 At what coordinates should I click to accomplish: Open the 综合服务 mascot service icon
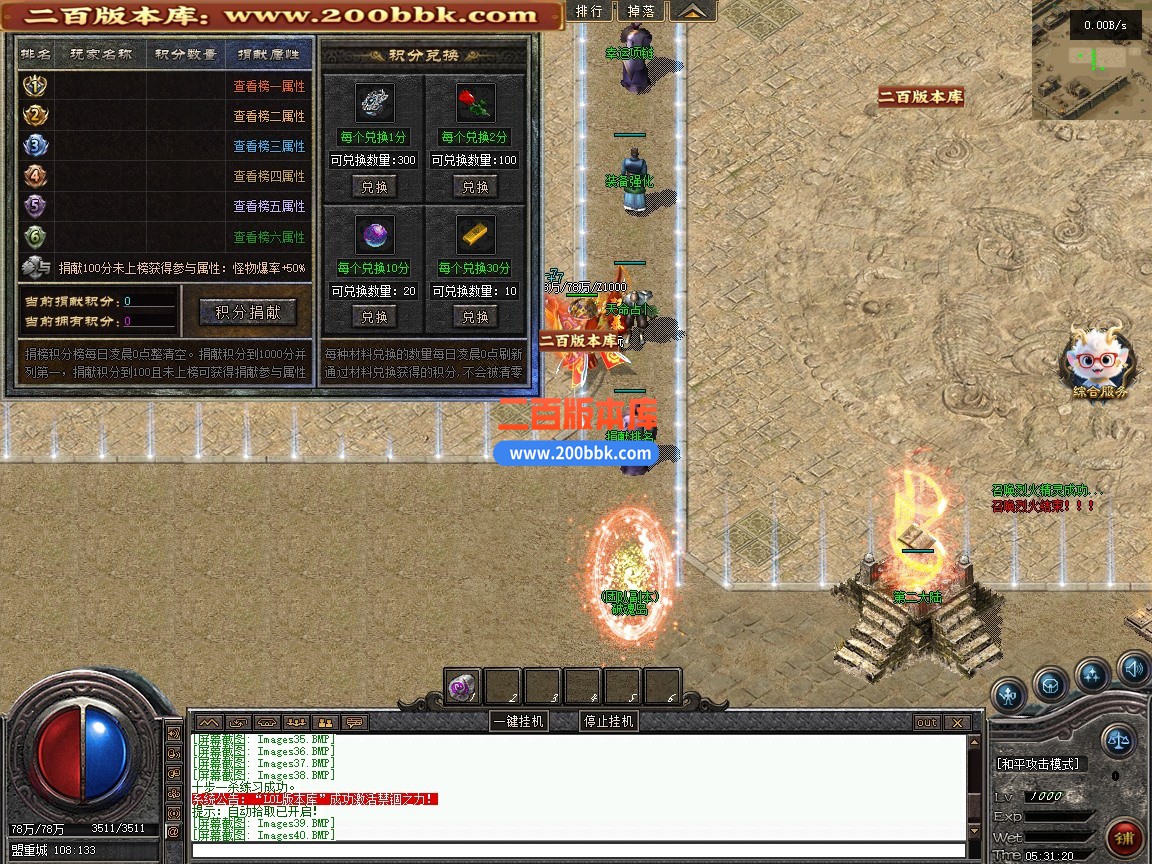click(x=1098, y=360)
